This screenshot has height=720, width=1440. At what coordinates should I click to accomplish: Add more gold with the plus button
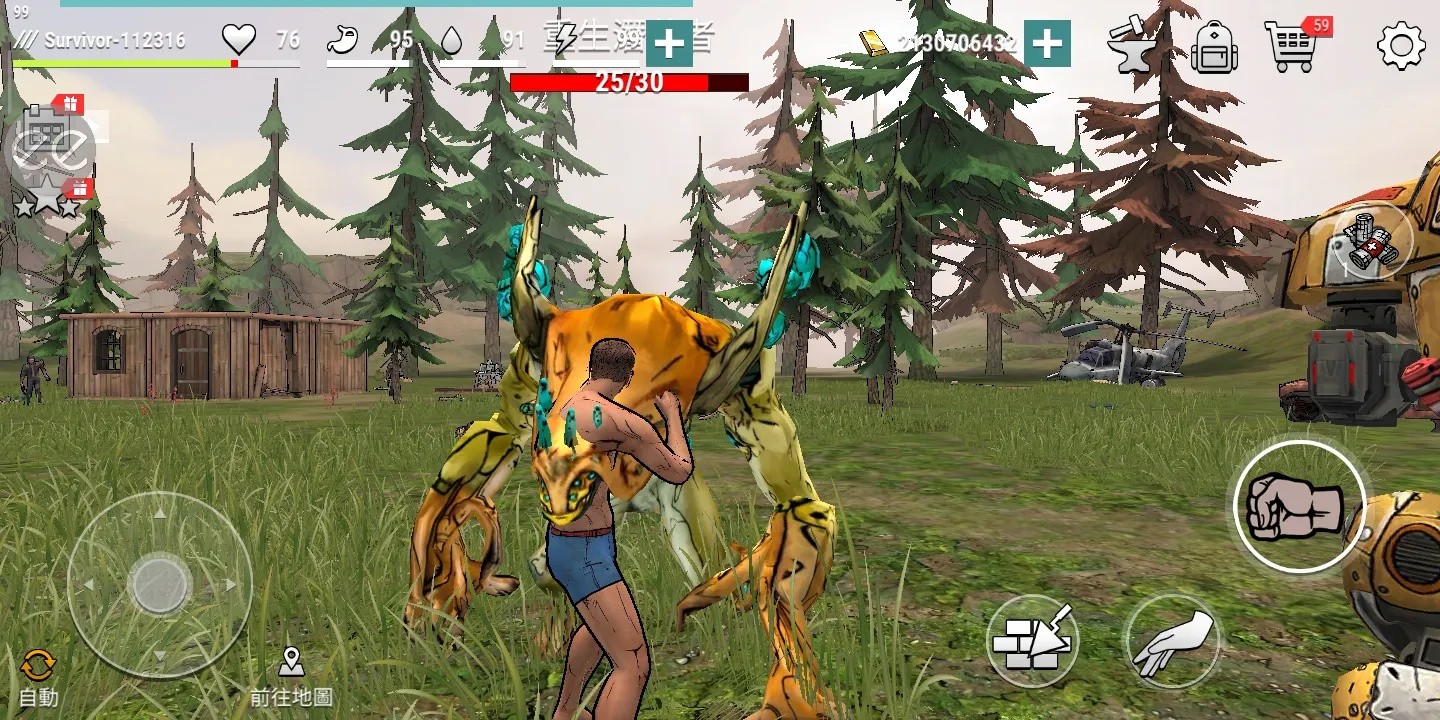(x=1047, y=43)
